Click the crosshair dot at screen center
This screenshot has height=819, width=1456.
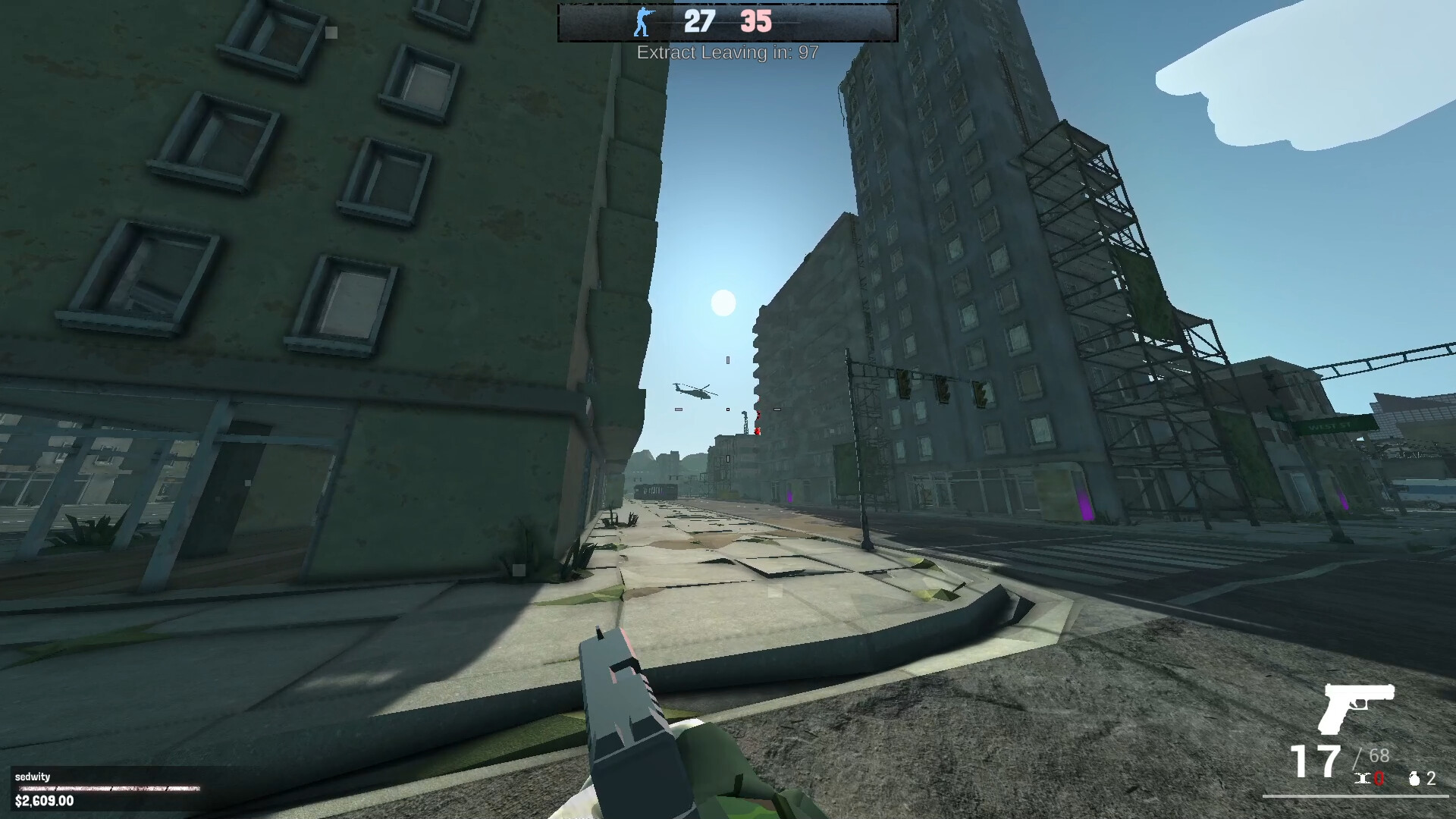click(728, 409)
